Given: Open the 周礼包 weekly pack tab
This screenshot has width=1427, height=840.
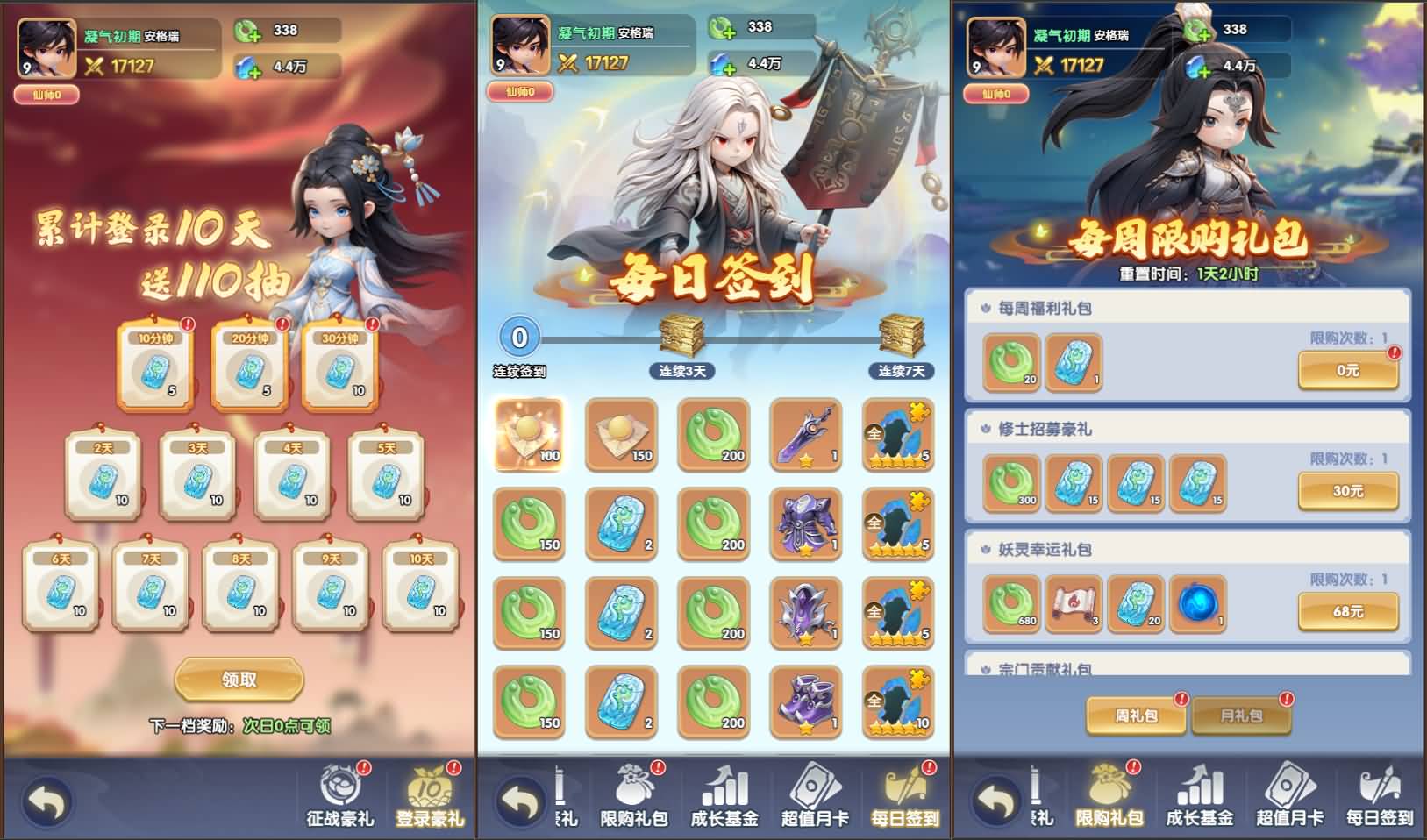Looking at the screenshot, I should pyautogui.click(x=1136, y=715).
